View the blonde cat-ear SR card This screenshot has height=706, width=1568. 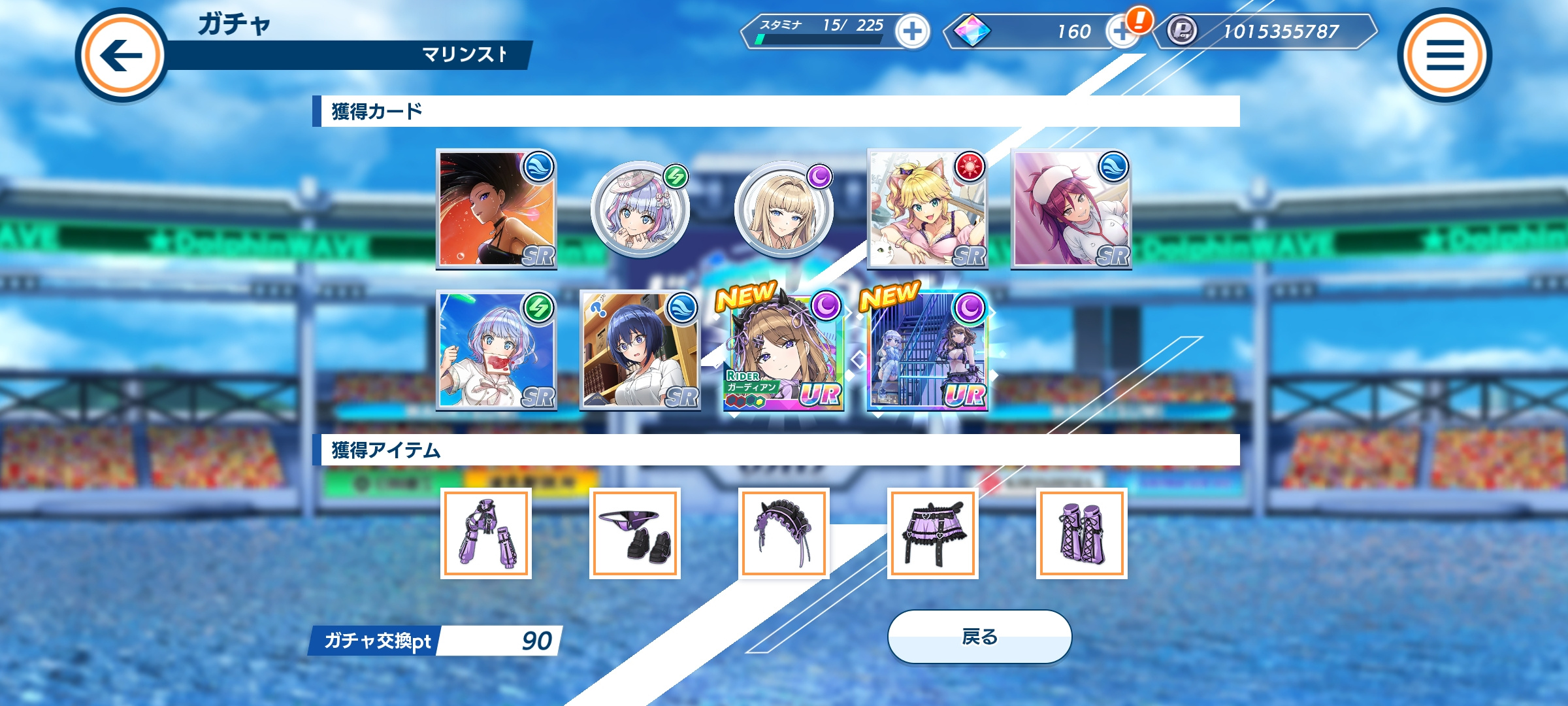[927, 209]
